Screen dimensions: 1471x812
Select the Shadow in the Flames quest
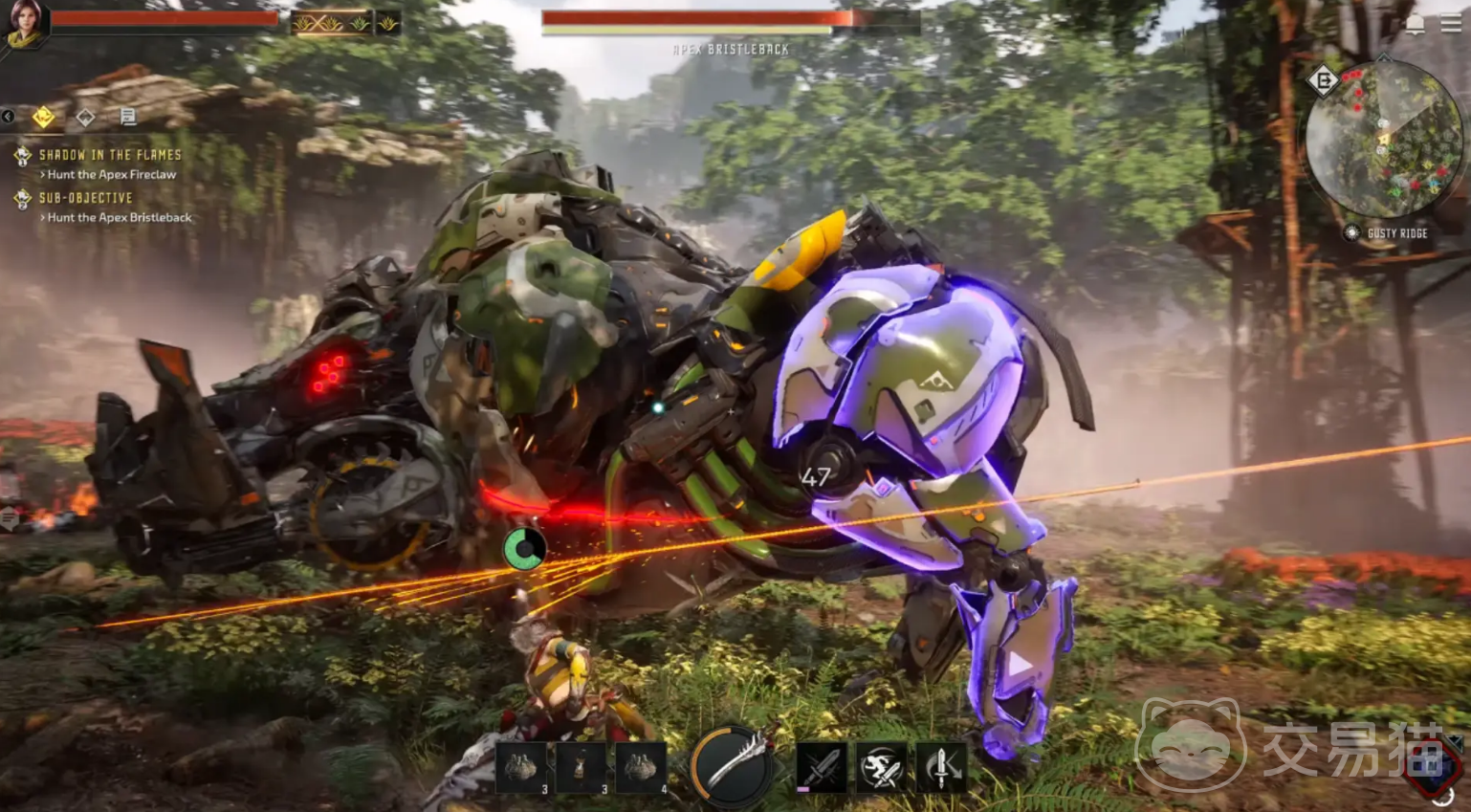[109, 154]
